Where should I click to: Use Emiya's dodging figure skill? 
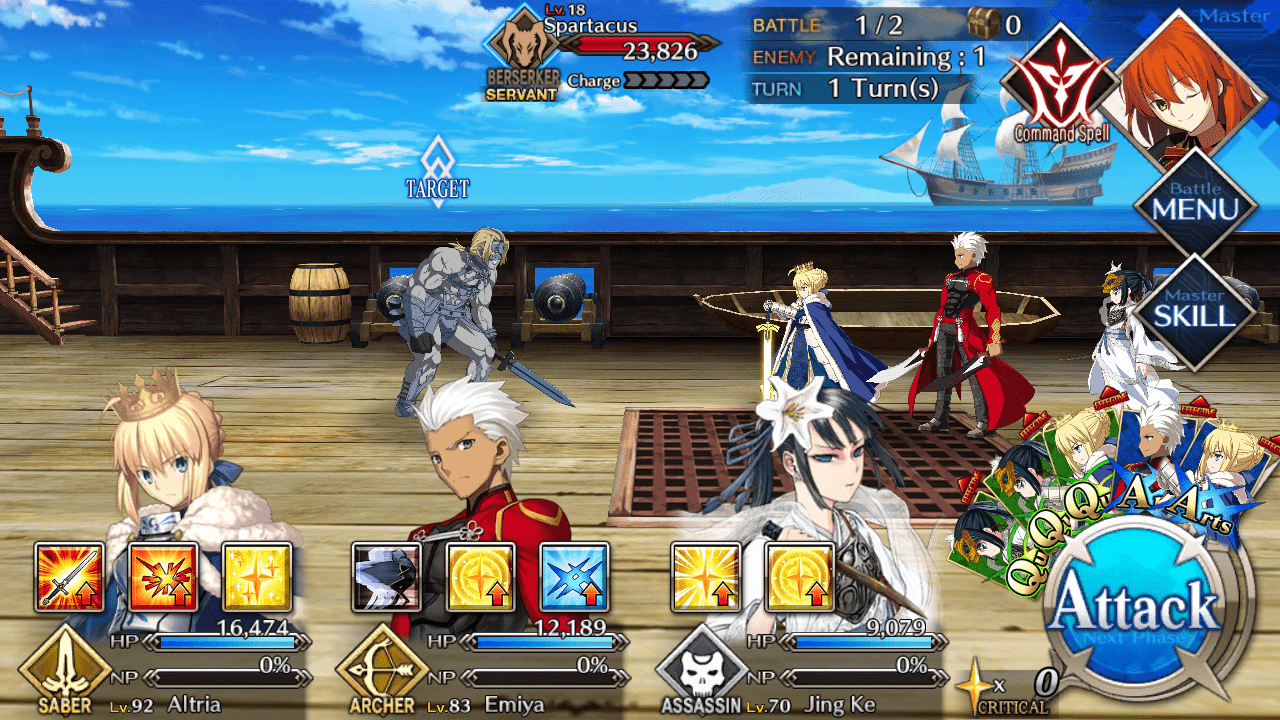click(386, 577)
